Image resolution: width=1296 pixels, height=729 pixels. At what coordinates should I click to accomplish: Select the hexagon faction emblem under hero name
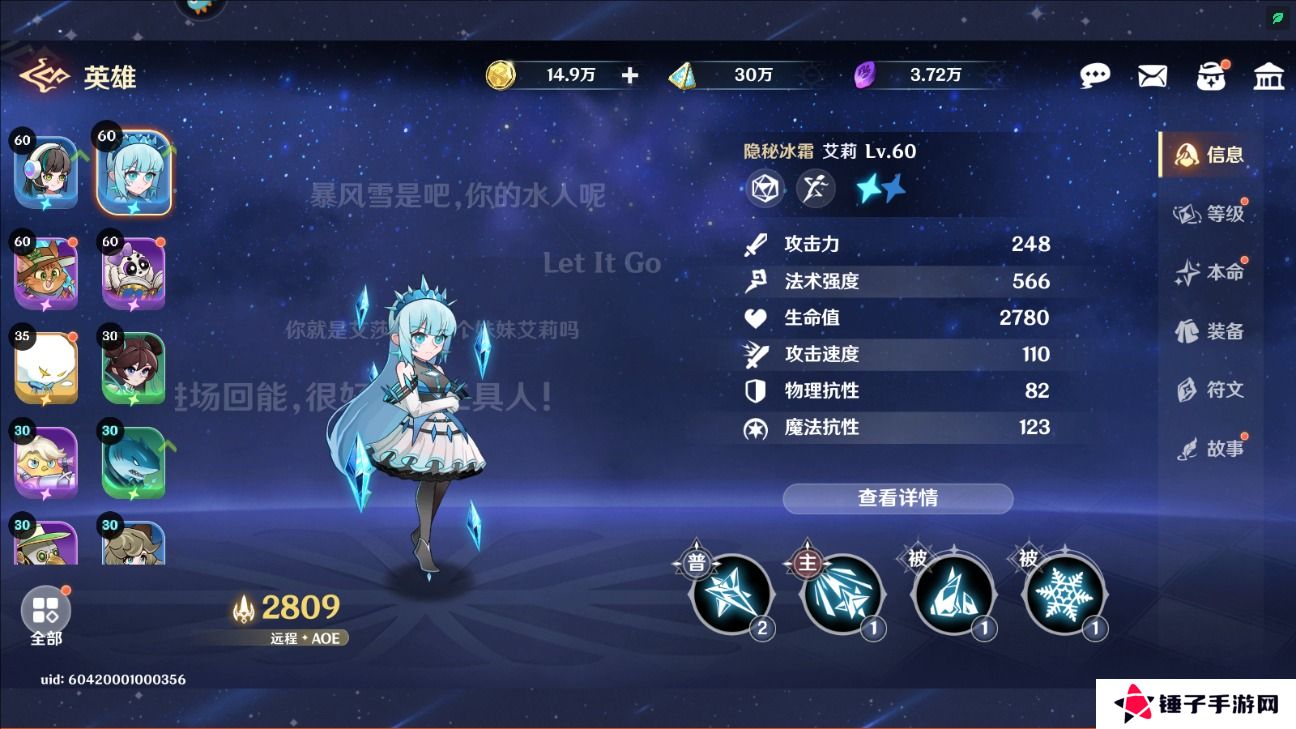point(764,188)
